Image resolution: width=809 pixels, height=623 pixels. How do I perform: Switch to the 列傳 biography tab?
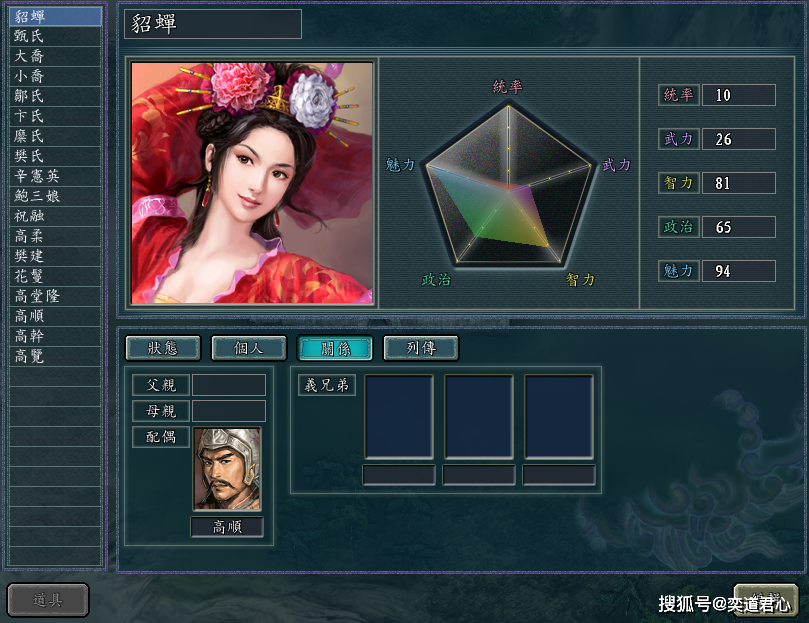pyautogui.click(x=420, y=348)
